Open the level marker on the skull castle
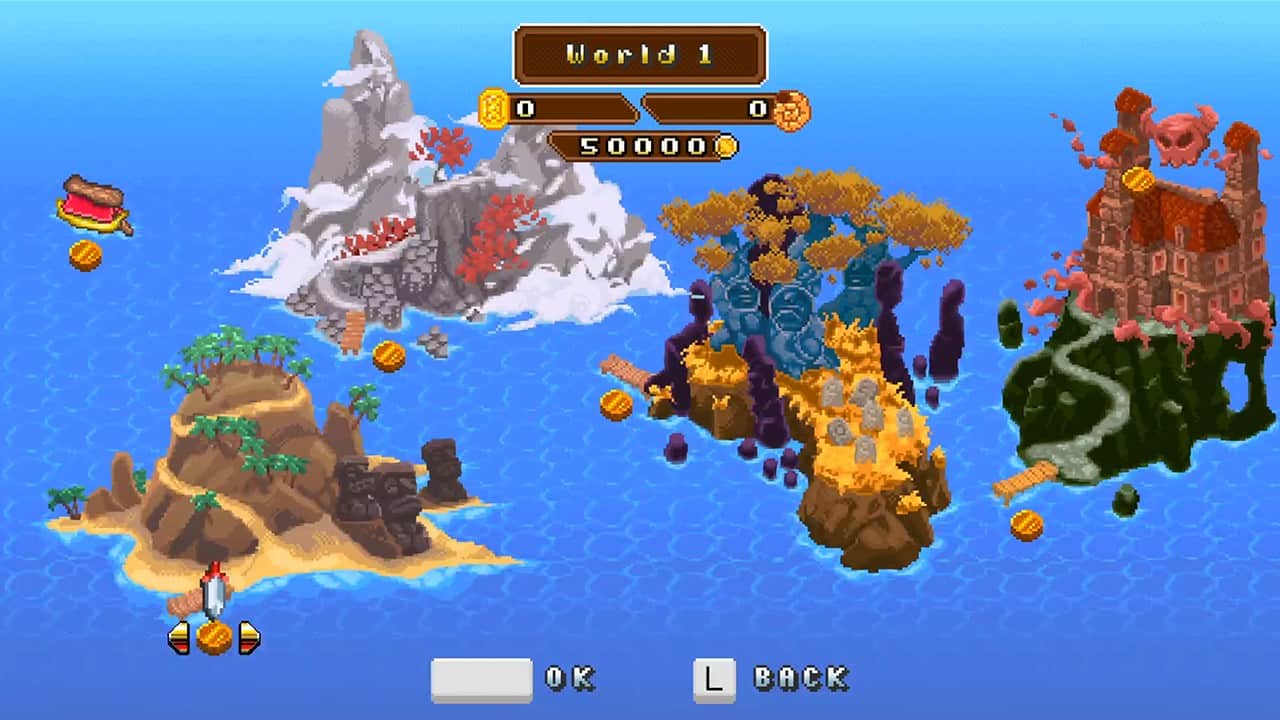The width and height of the screenshot is (1280, 720). click(x=1138, y=181)
